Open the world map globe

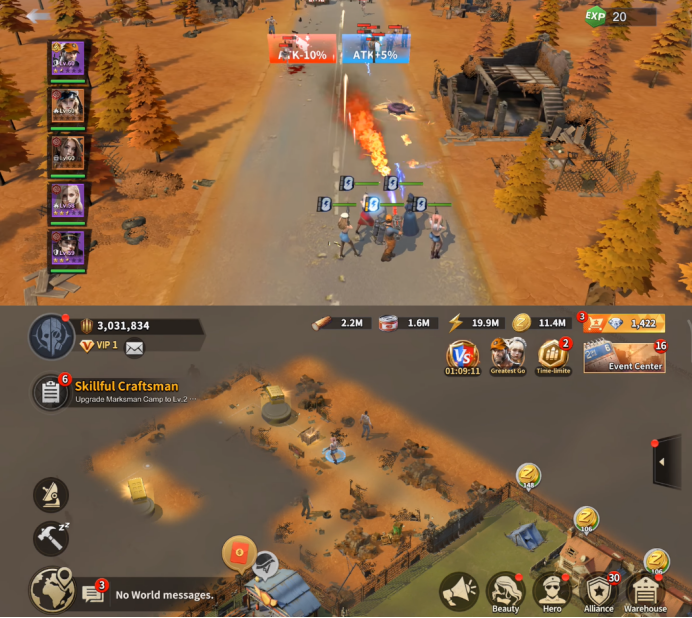coord(50,590)
